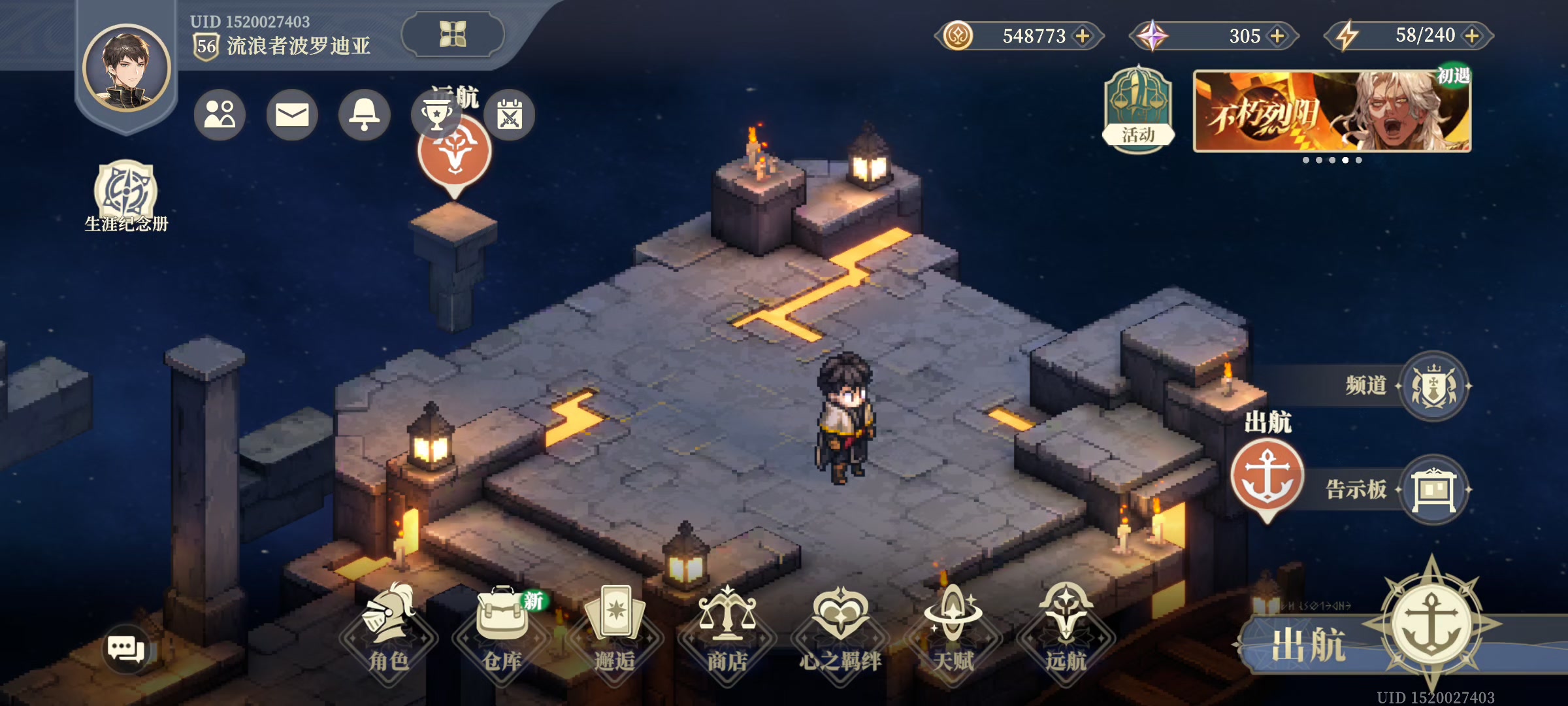Add more gold coins with plus button
The width and height of the screenshot is (1568, 706).
pos(1083,35)
